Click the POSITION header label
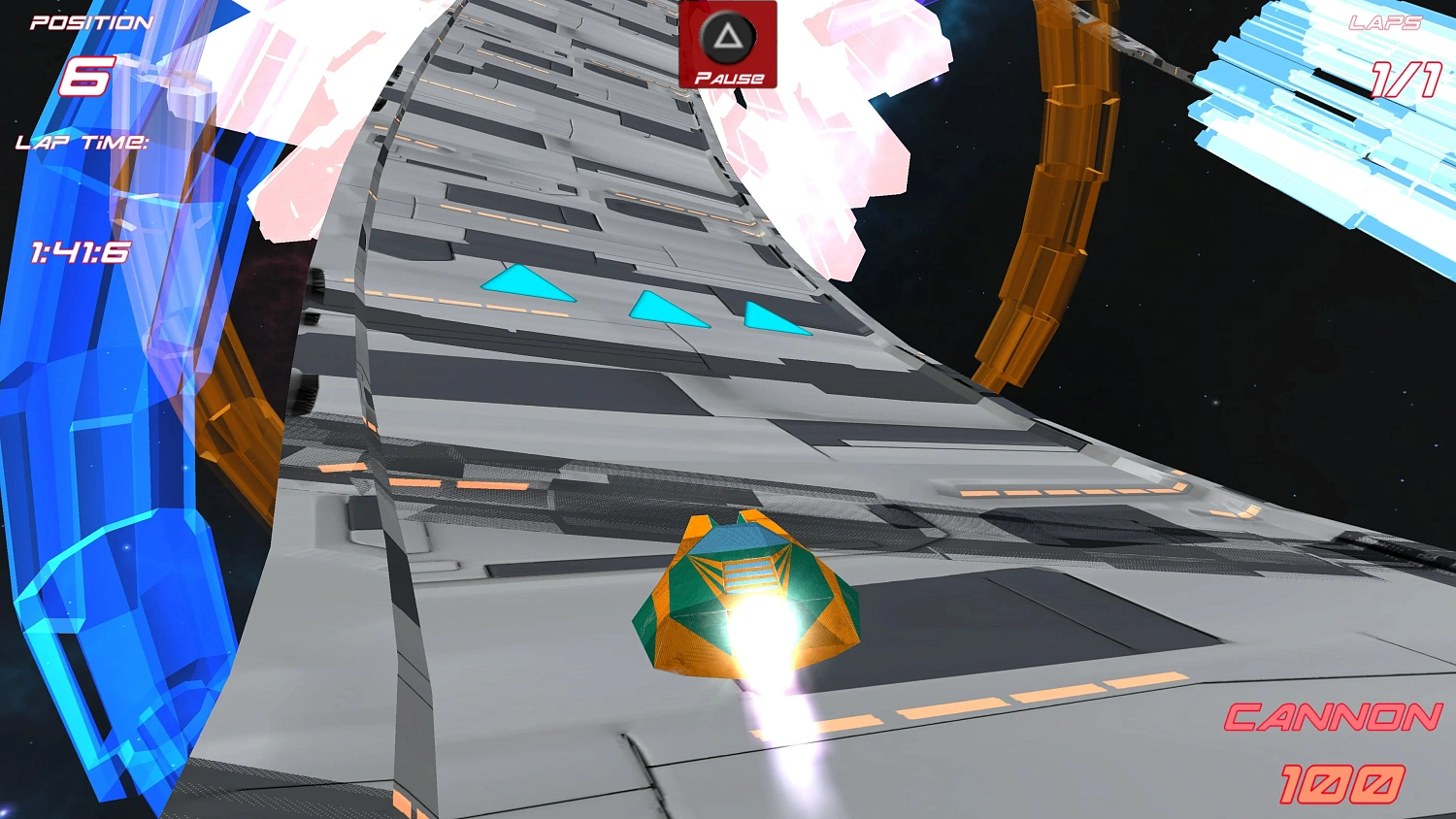The width and height of the screenshot is (1456, 819). [89, 21]
